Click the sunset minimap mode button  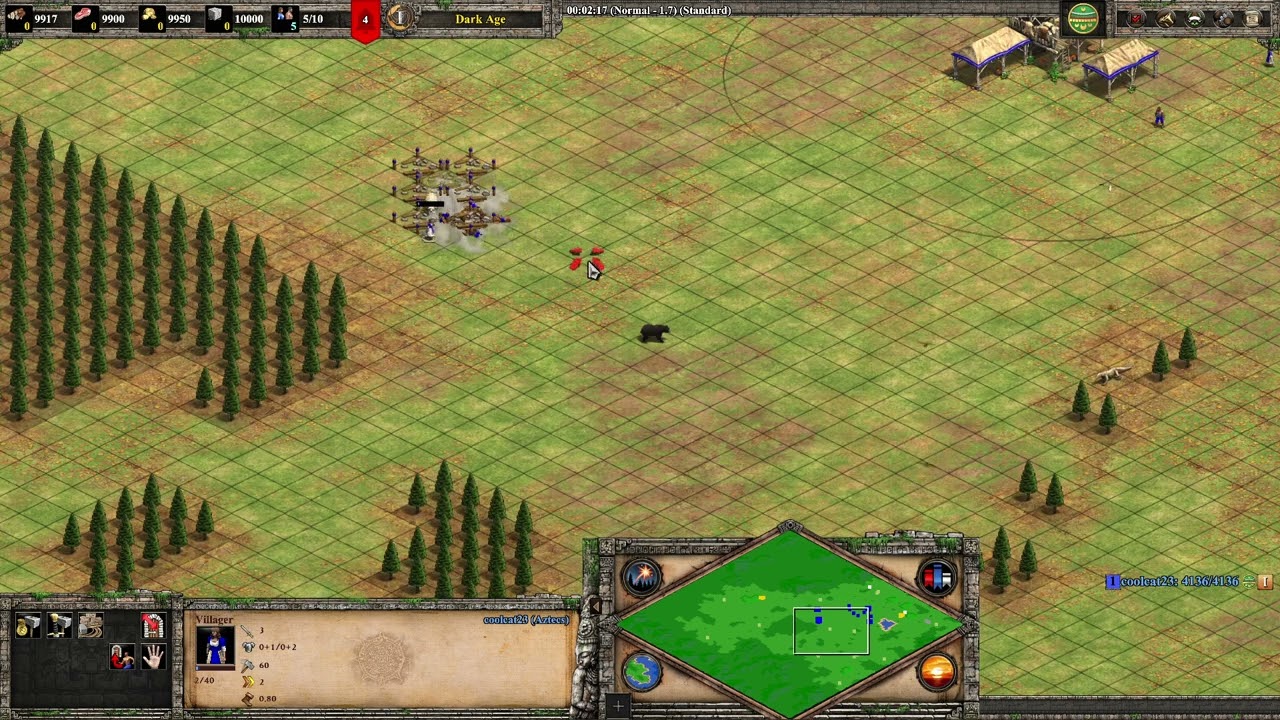[x=937, y=671]
